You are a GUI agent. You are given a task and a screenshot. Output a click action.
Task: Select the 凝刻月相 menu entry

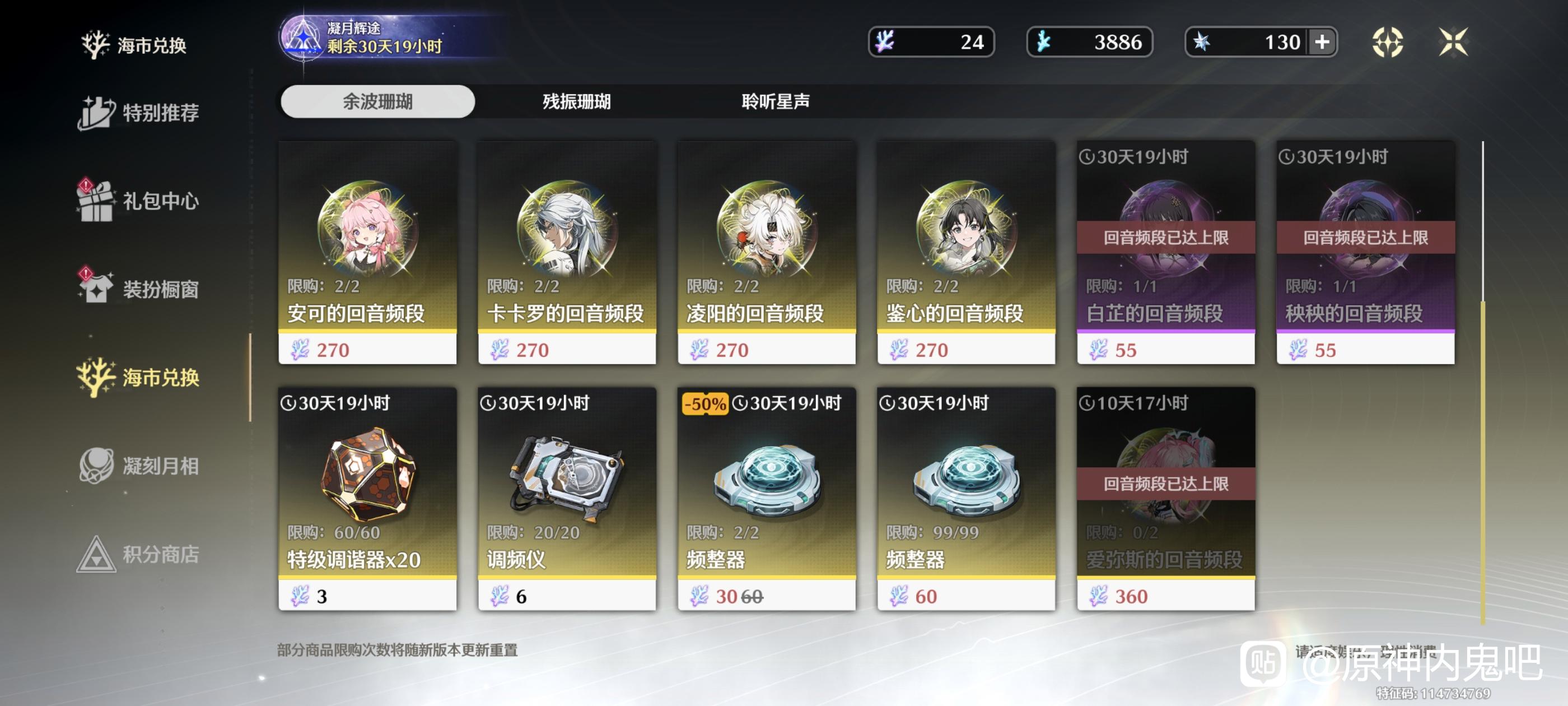pos(139,466)
